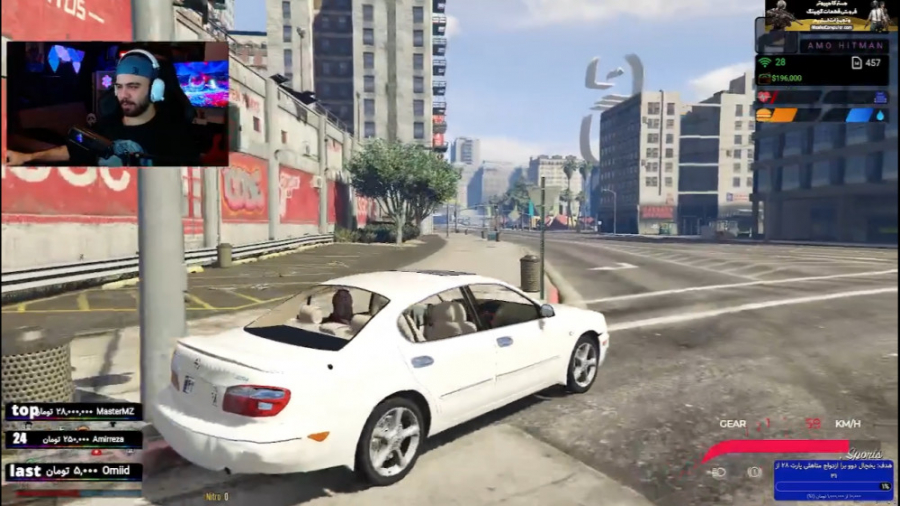Select the last donor Omiid row
Image resolution: width=900 pixels, height=506 pixels.
coord(74,471)
